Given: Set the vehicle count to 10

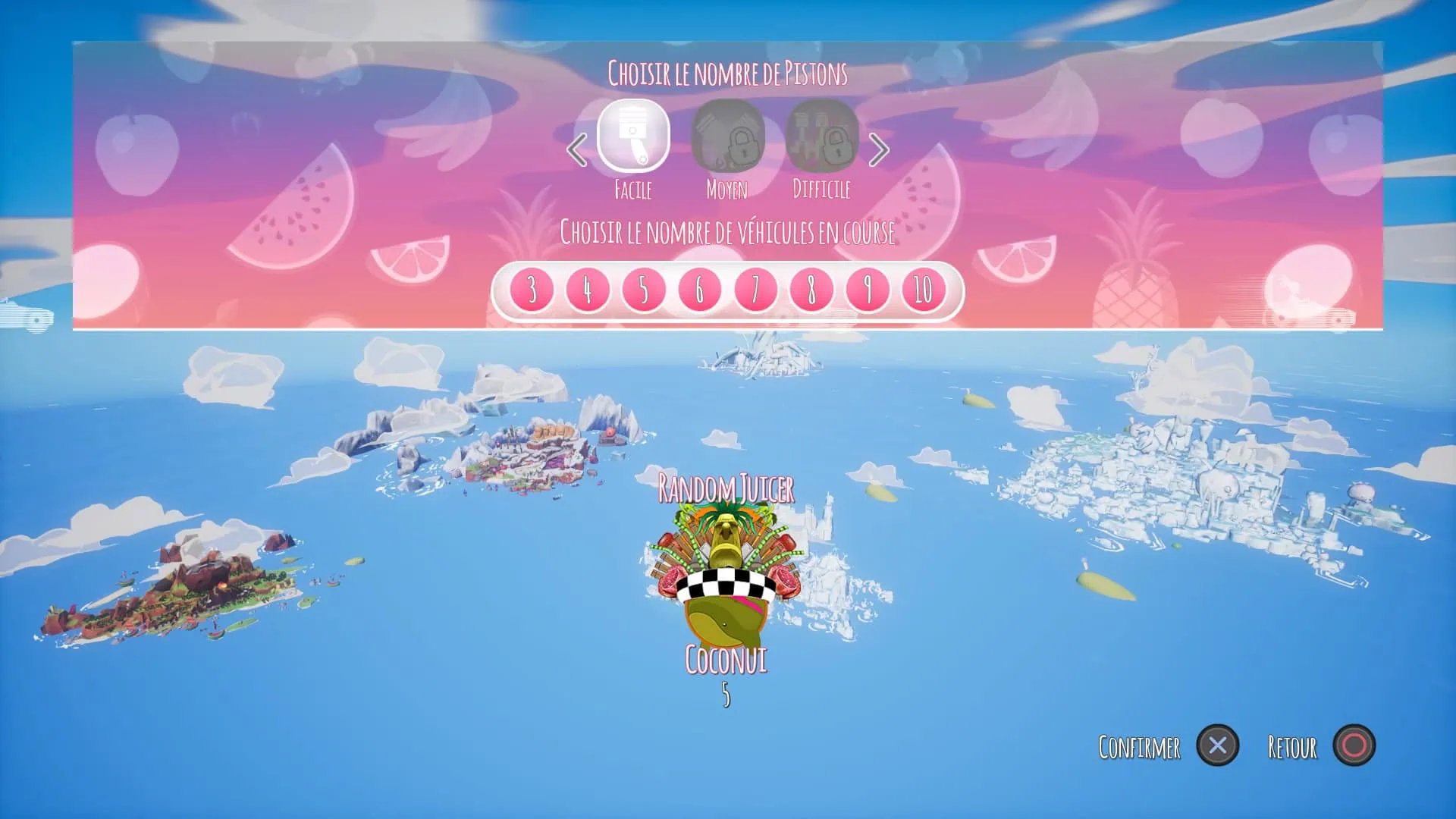Looking at the screenshot, I should click(x=923, y=290).
